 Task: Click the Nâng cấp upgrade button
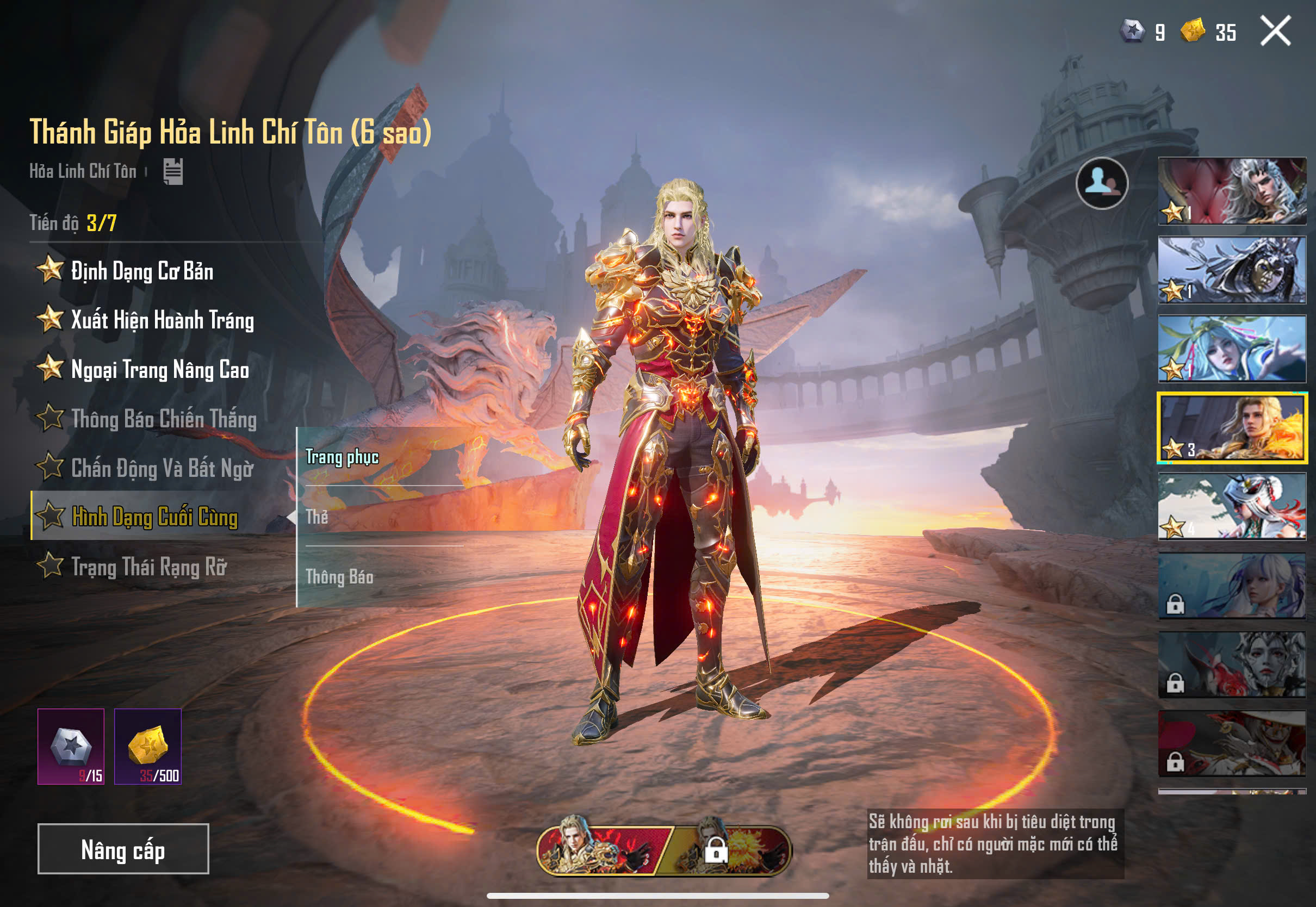(123, 848)
